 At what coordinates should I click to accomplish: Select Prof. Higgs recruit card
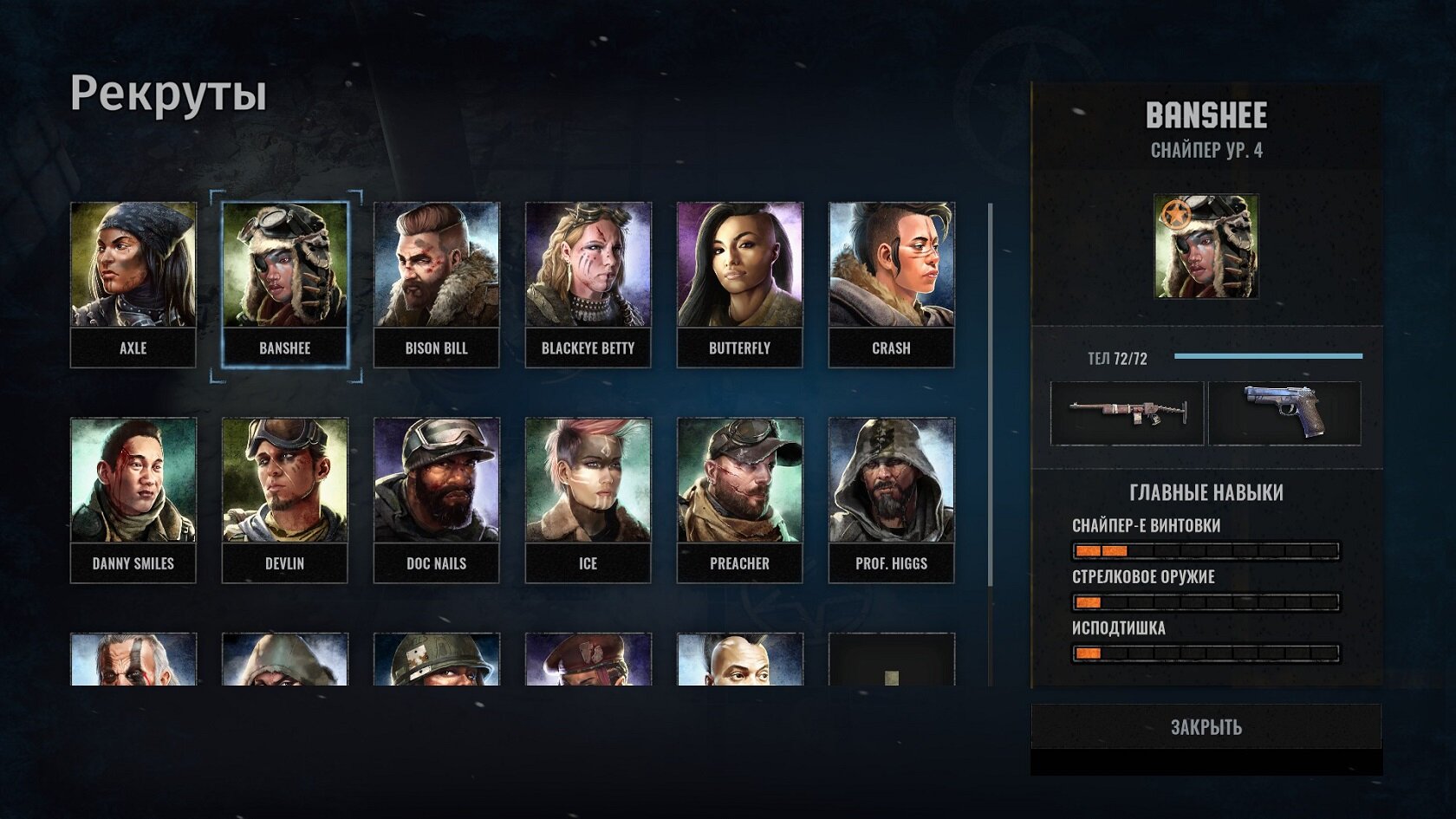[891, 499]
